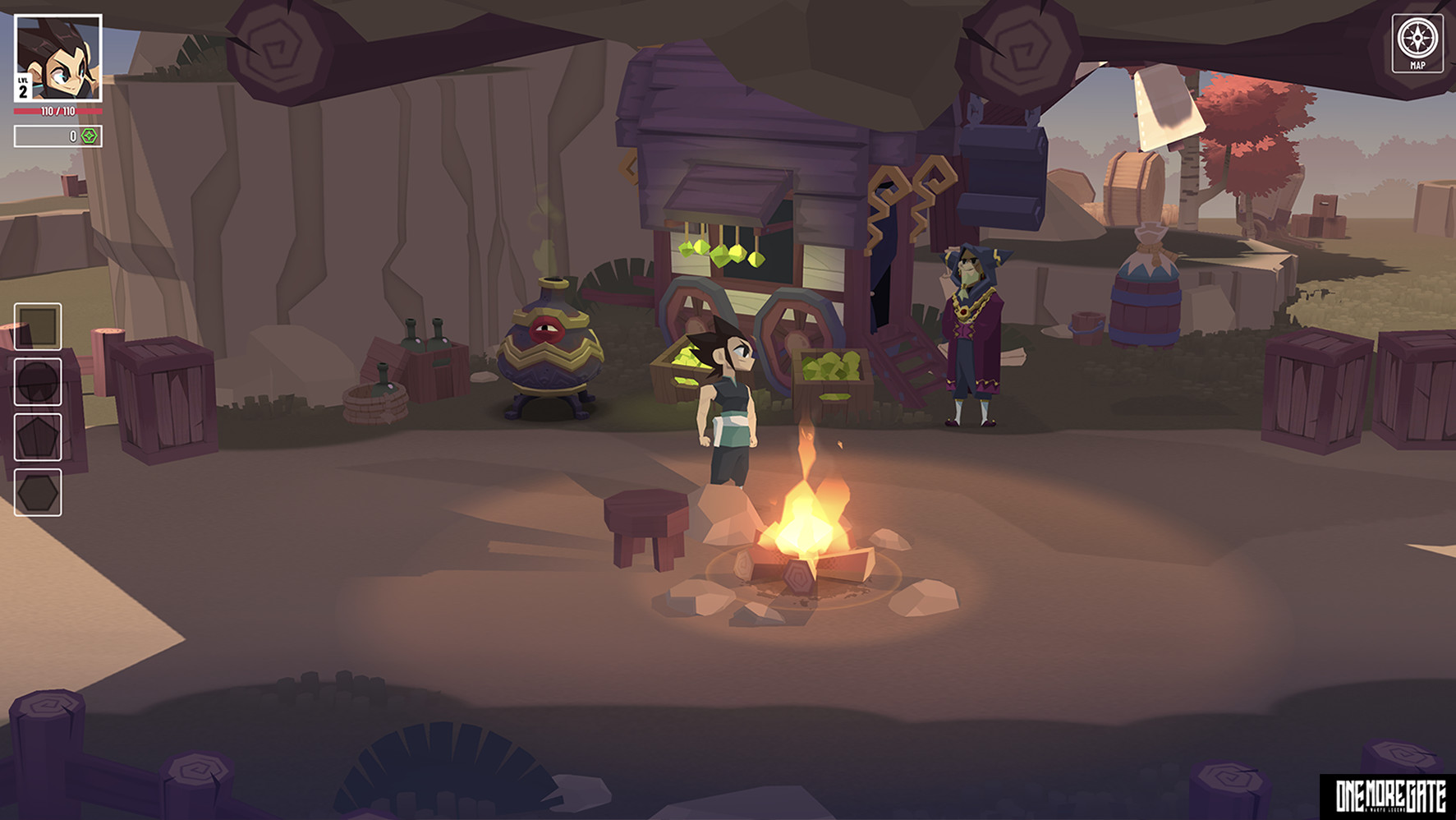This screenshot has height=820, width=1456.
Task: Click the character portrait frame
Action: tap(57, 58)
